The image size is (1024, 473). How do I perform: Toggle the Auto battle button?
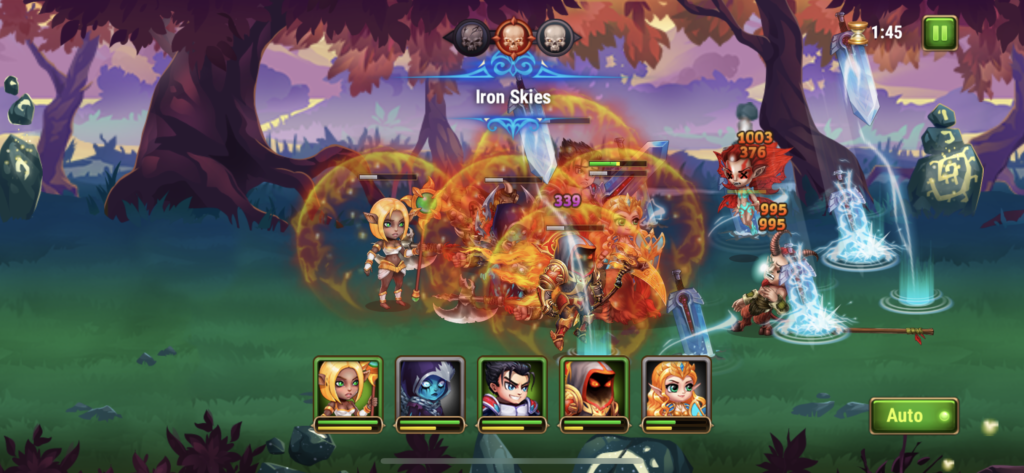913,414
